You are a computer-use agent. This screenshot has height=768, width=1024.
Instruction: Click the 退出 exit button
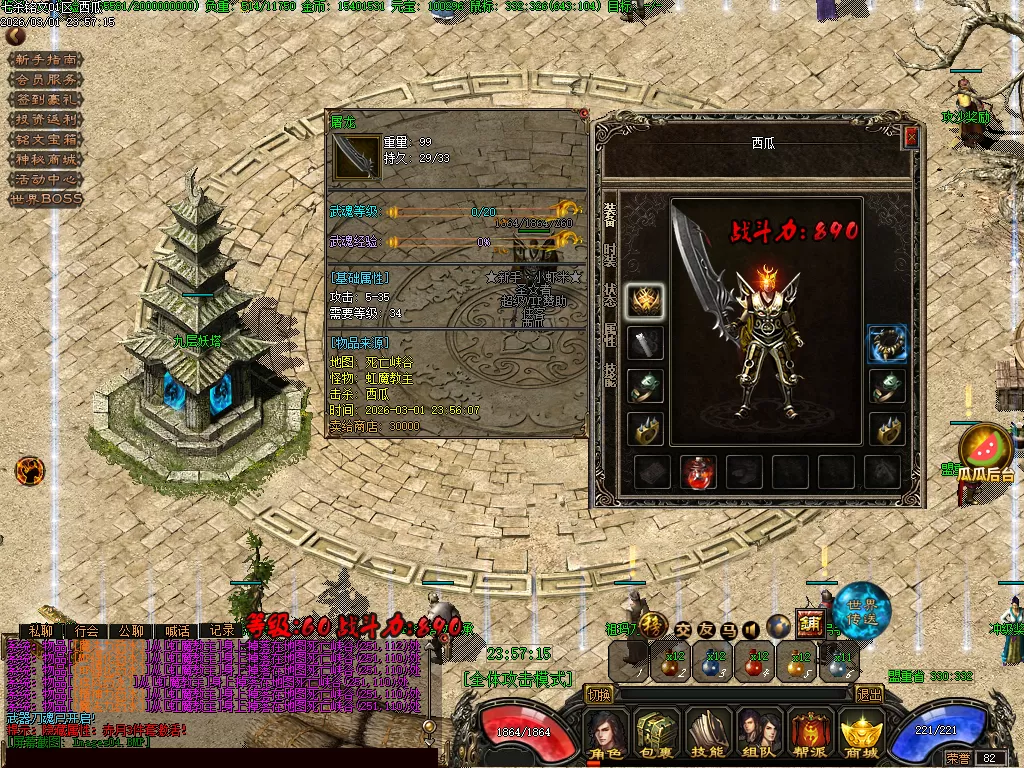pos(870,694)
